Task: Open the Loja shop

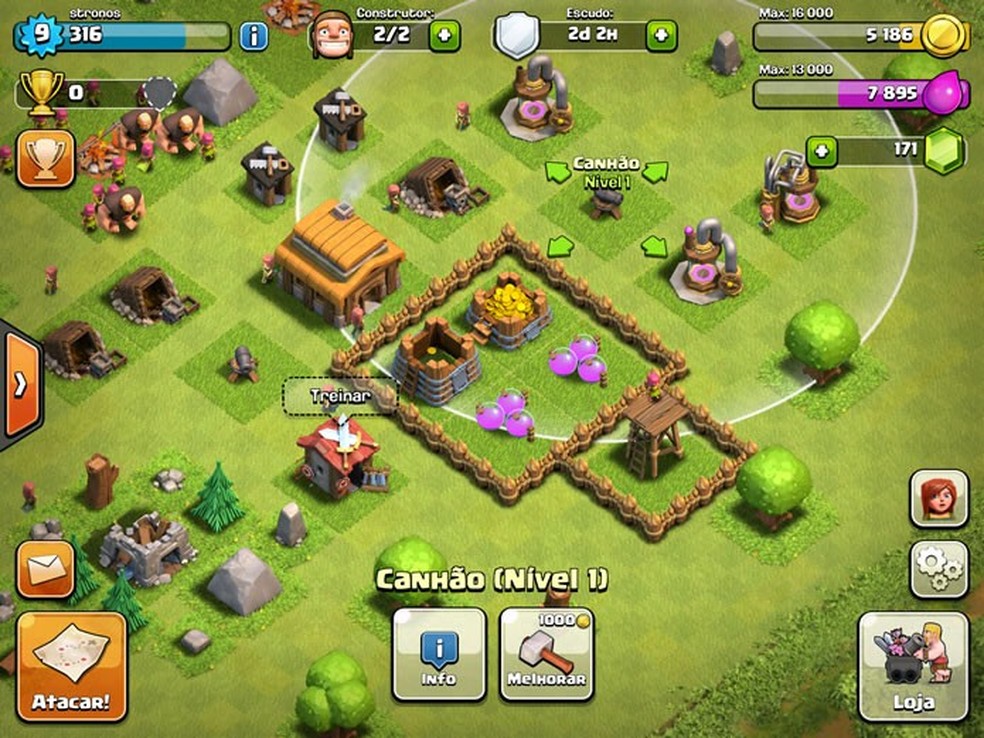Action: coord(913,666)
